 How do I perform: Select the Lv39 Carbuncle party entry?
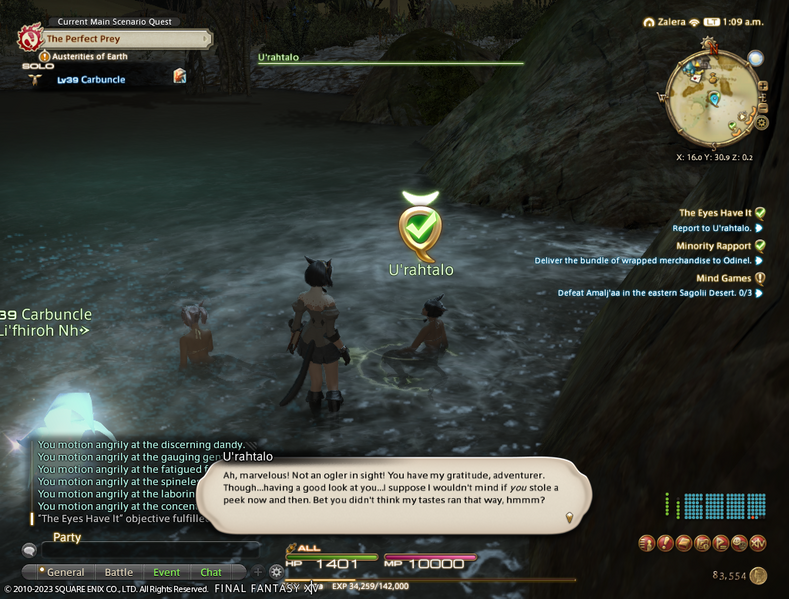[x=92, y=79]
